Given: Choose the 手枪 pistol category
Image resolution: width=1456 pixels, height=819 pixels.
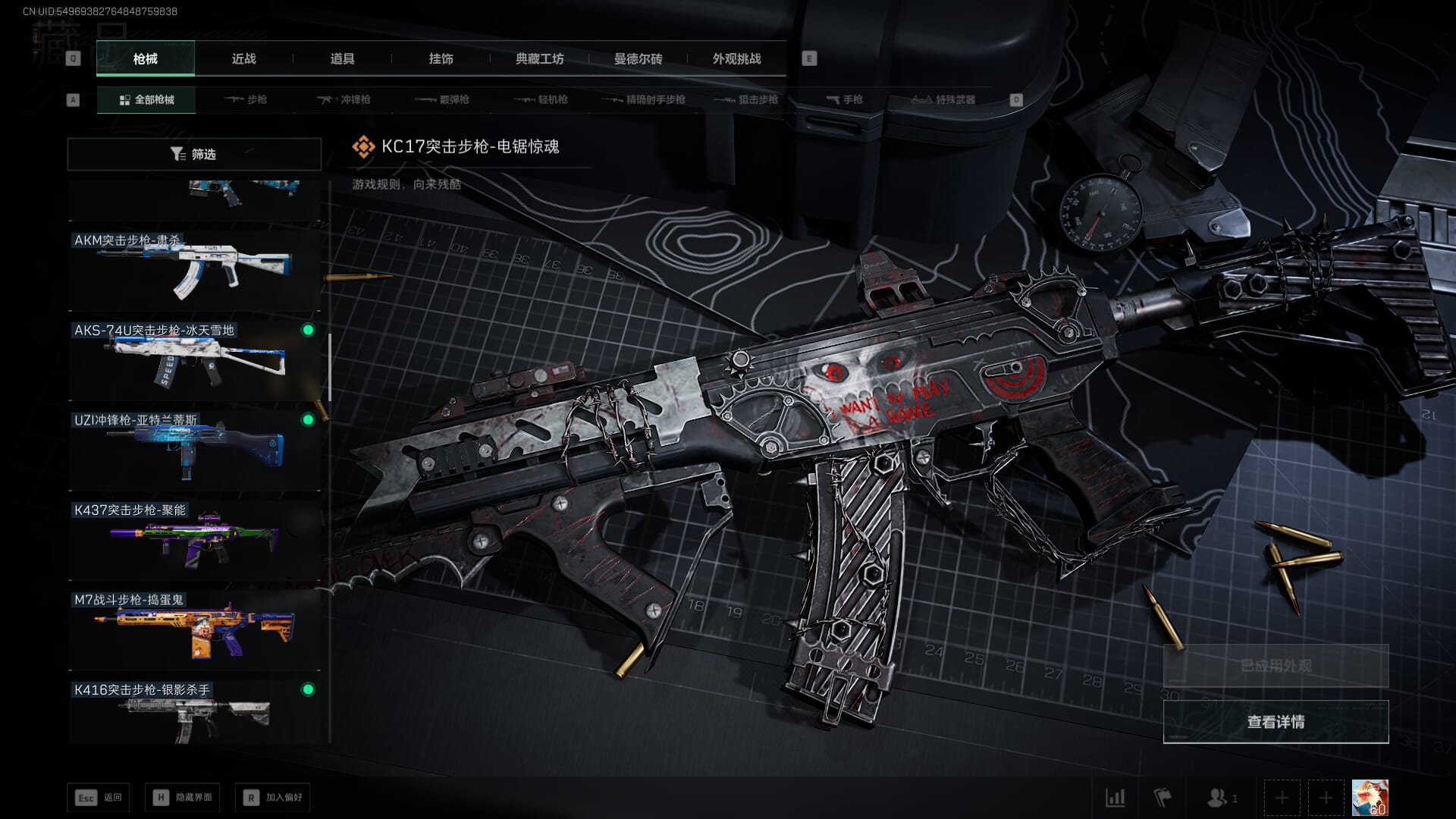Looking at the screenshot, I should (845, 99).
